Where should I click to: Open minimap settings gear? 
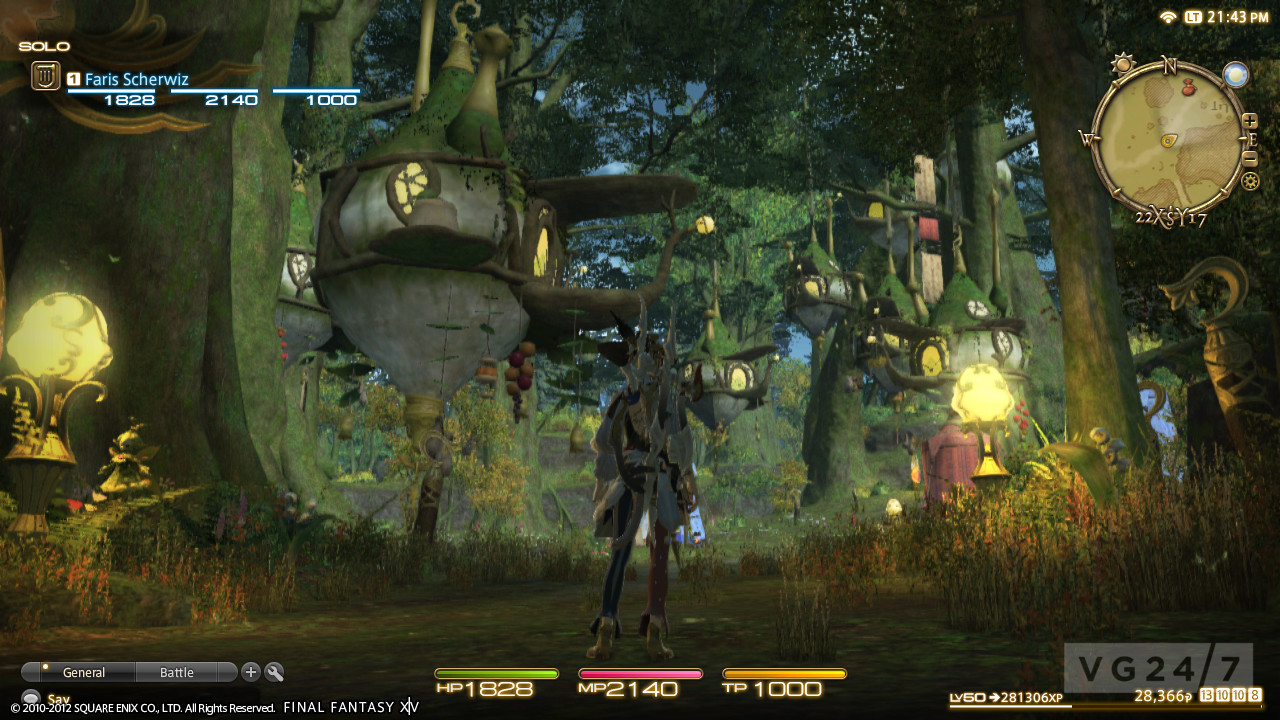point(1250,181)
